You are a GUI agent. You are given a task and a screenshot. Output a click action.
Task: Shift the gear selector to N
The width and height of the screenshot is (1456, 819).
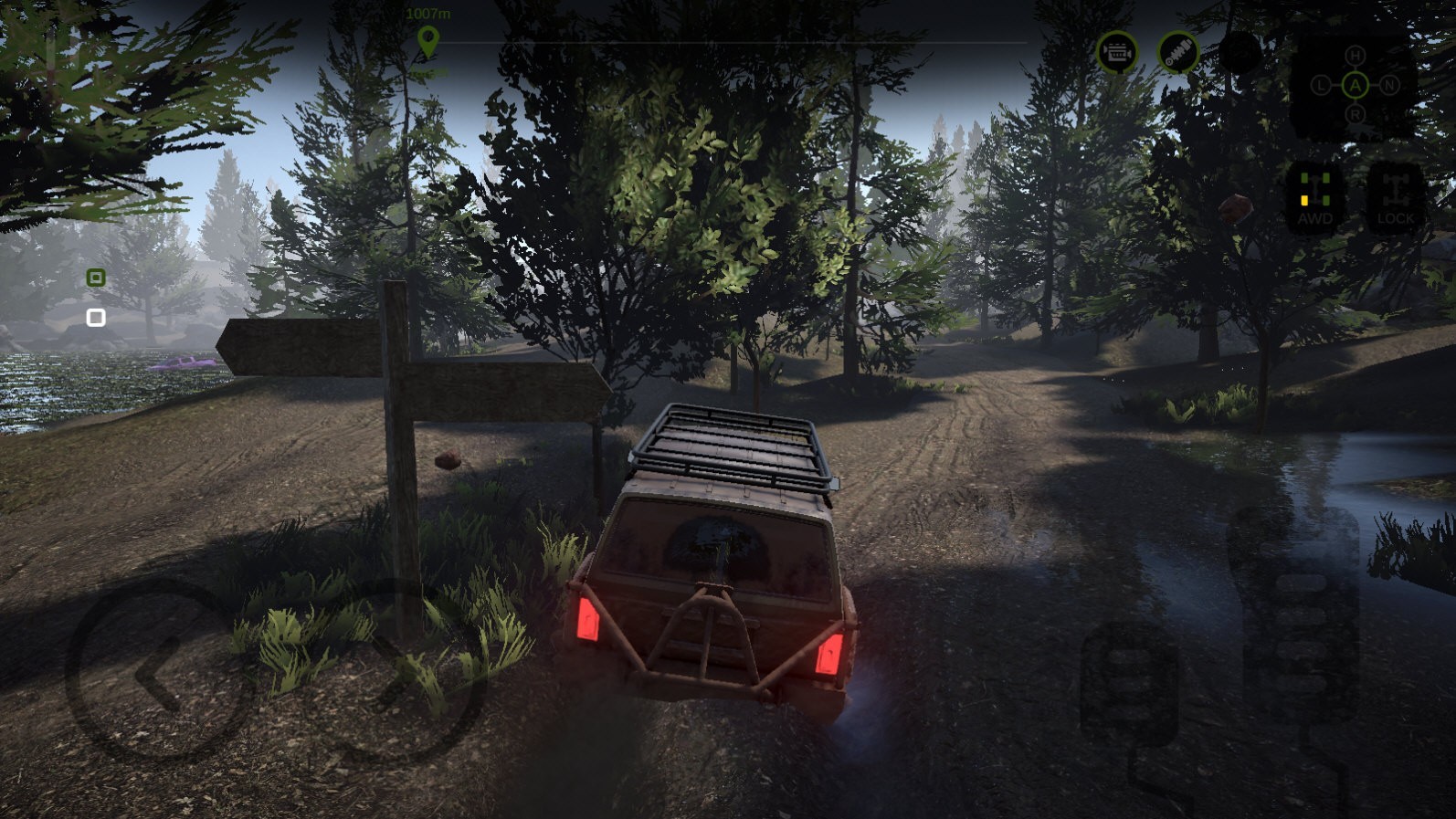(1389, 86)
